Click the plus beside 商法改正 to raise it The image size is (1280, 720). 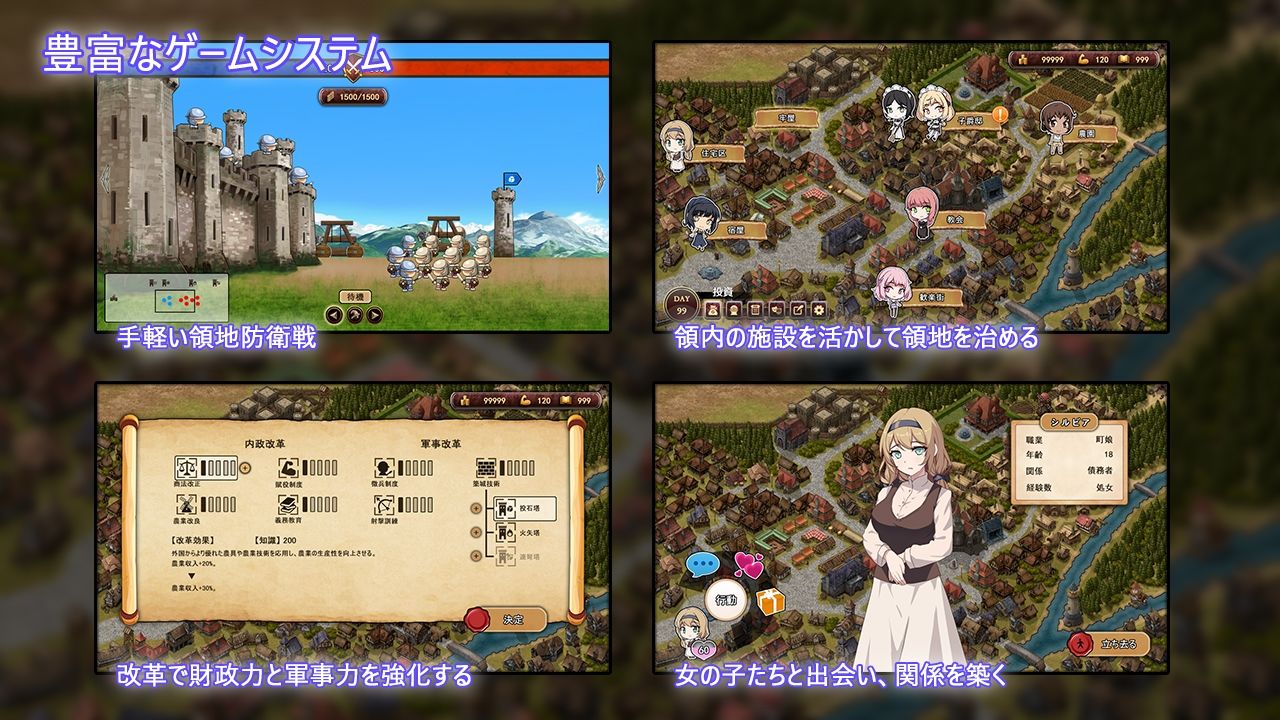pos(244,470)
